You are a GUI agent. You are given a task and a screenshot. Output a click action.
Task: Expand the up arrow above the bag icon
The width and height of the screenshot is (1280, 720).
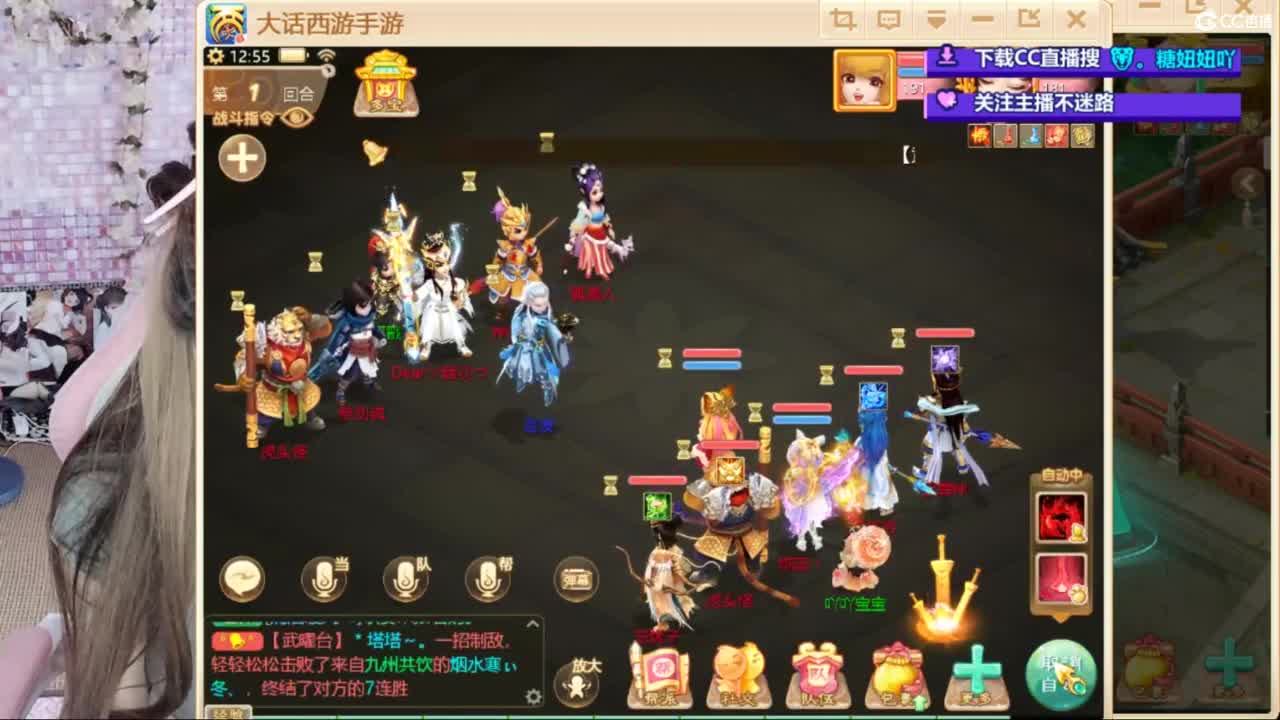pos(920,702)
